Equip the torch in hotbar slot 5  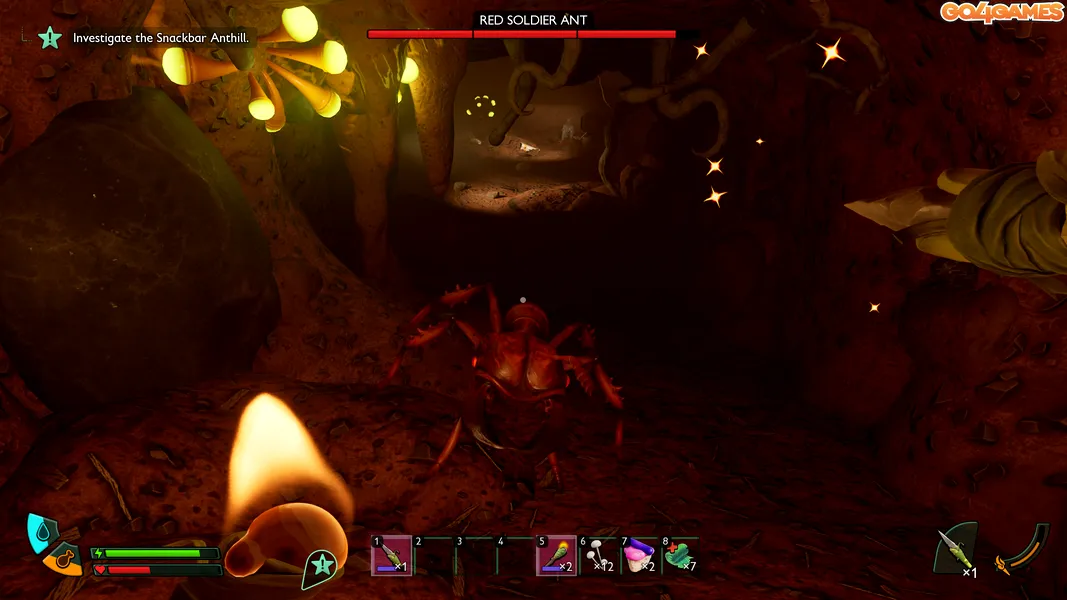pyautogui.click(x=556, y=556)
